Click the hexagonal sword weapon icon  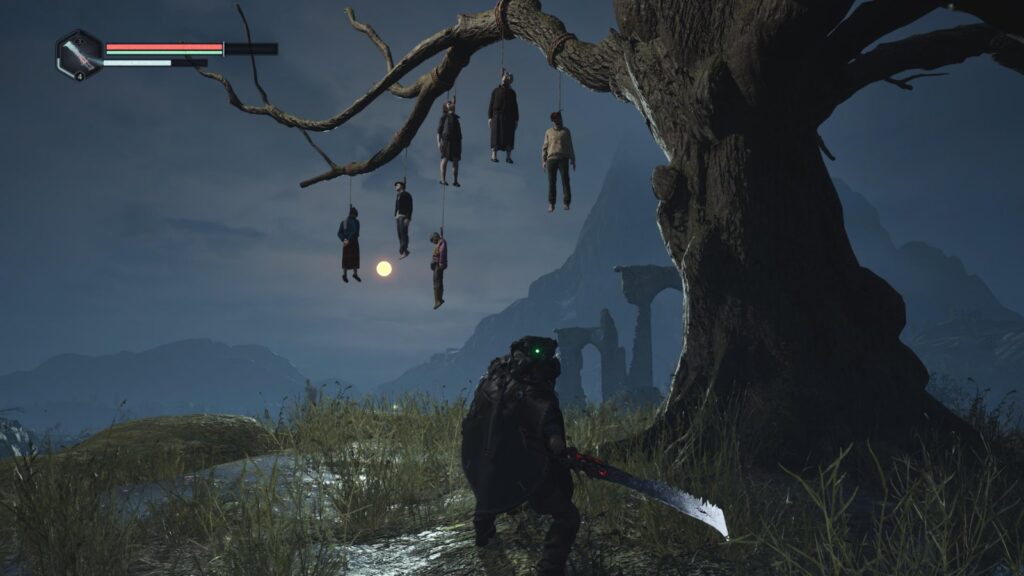point(79,54)
